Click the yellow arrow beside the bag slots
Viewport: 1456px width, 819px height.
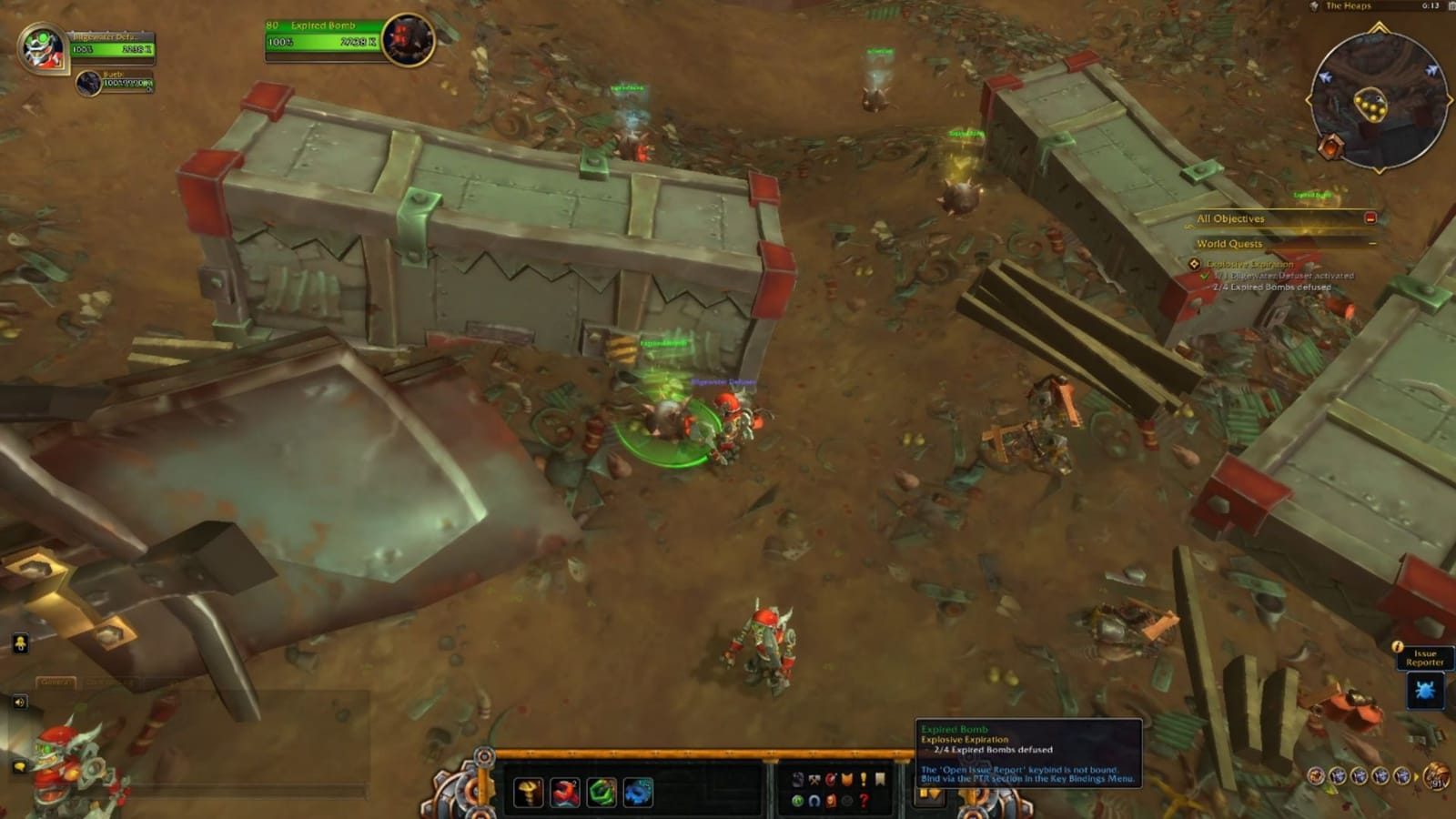[1417, 777]
